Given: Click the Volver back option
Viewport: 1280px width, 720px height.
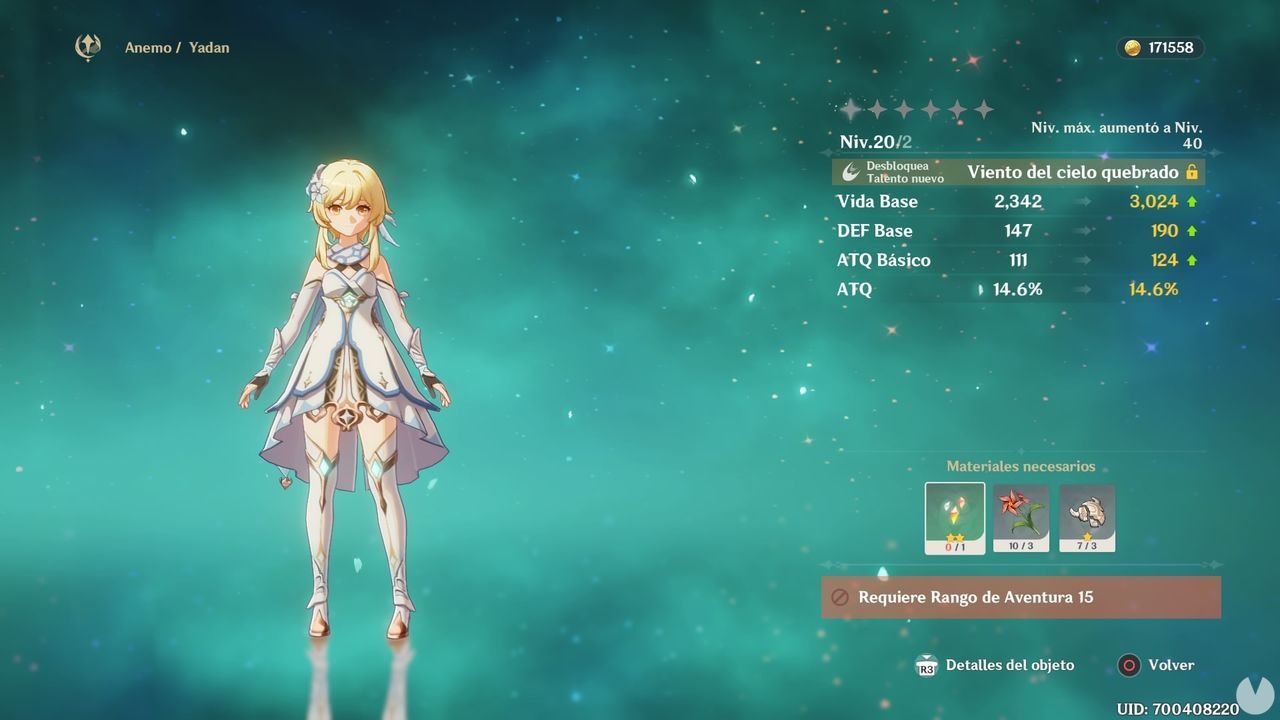Looking at the screenshot, I should click(1157, 665).
